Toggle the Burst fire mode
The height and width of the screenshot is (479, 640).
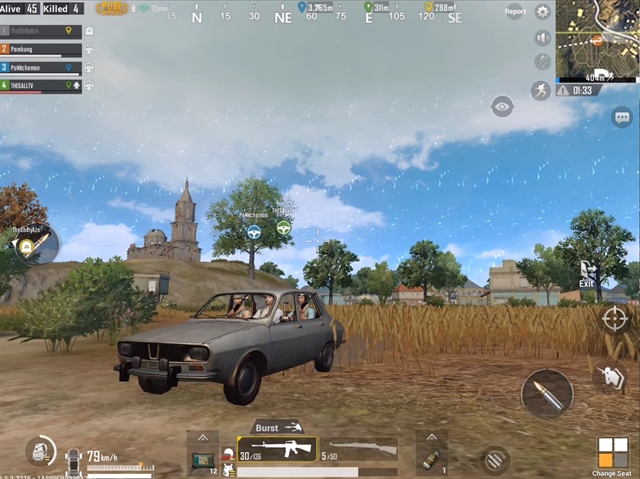click(x=276, y=426)
